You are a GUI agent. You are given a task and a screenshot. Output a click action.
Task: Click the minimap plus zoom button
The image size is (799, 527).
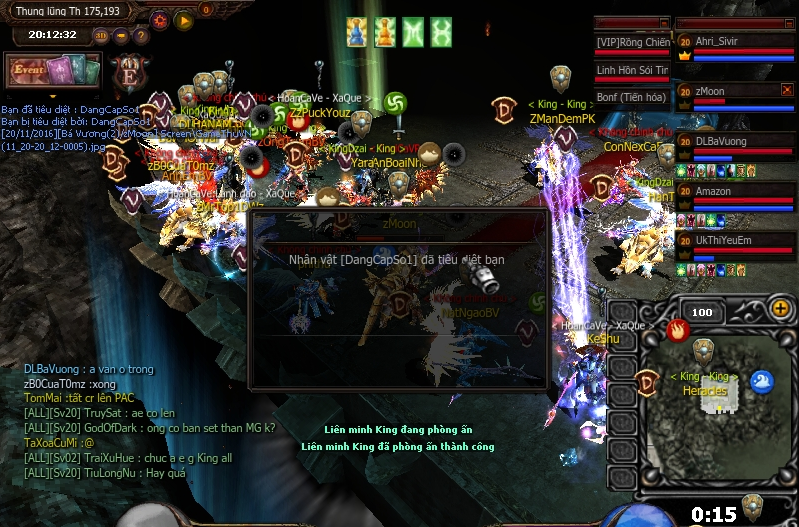[x=780, y=308]
